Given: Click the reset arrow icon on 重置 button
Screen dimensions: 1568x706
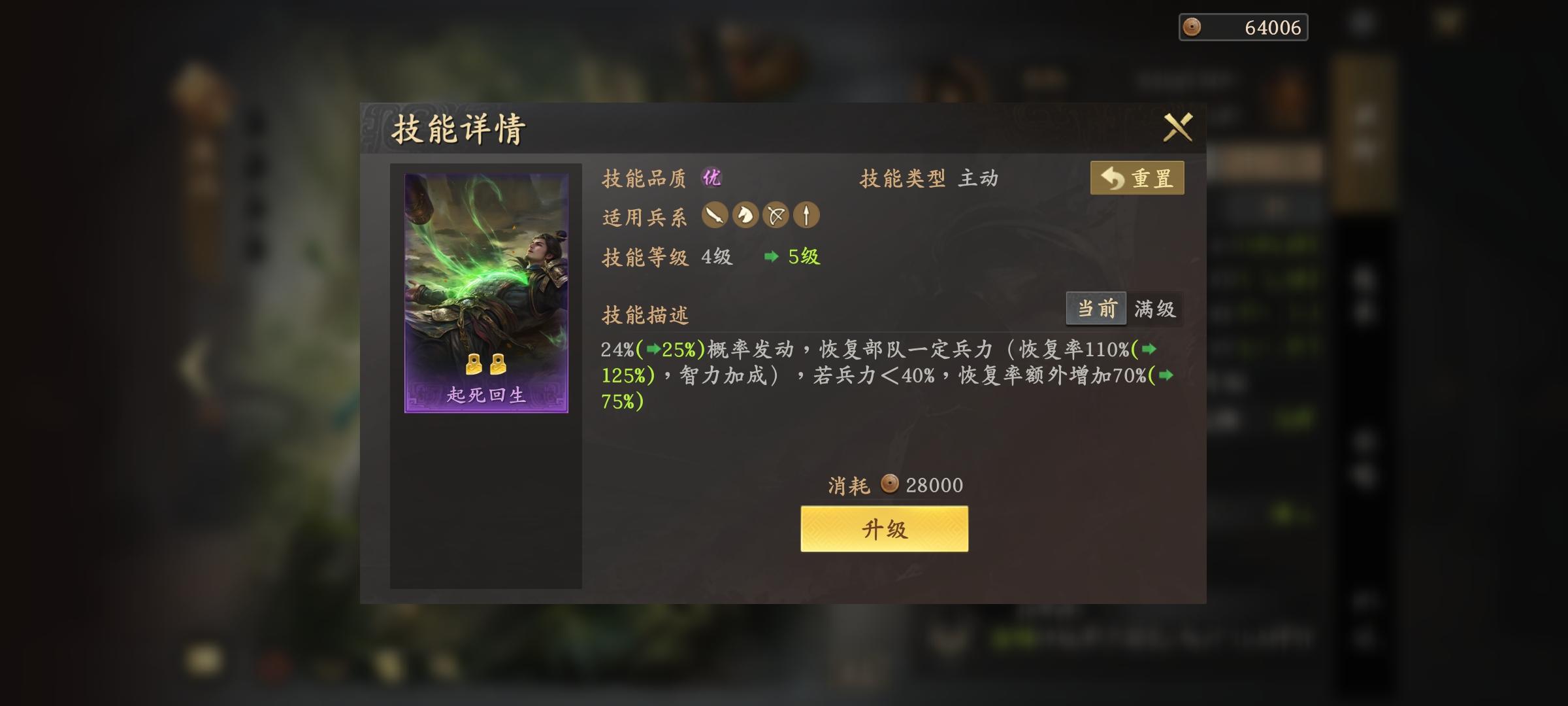Looking at the screenshot, I should 1112,177.
